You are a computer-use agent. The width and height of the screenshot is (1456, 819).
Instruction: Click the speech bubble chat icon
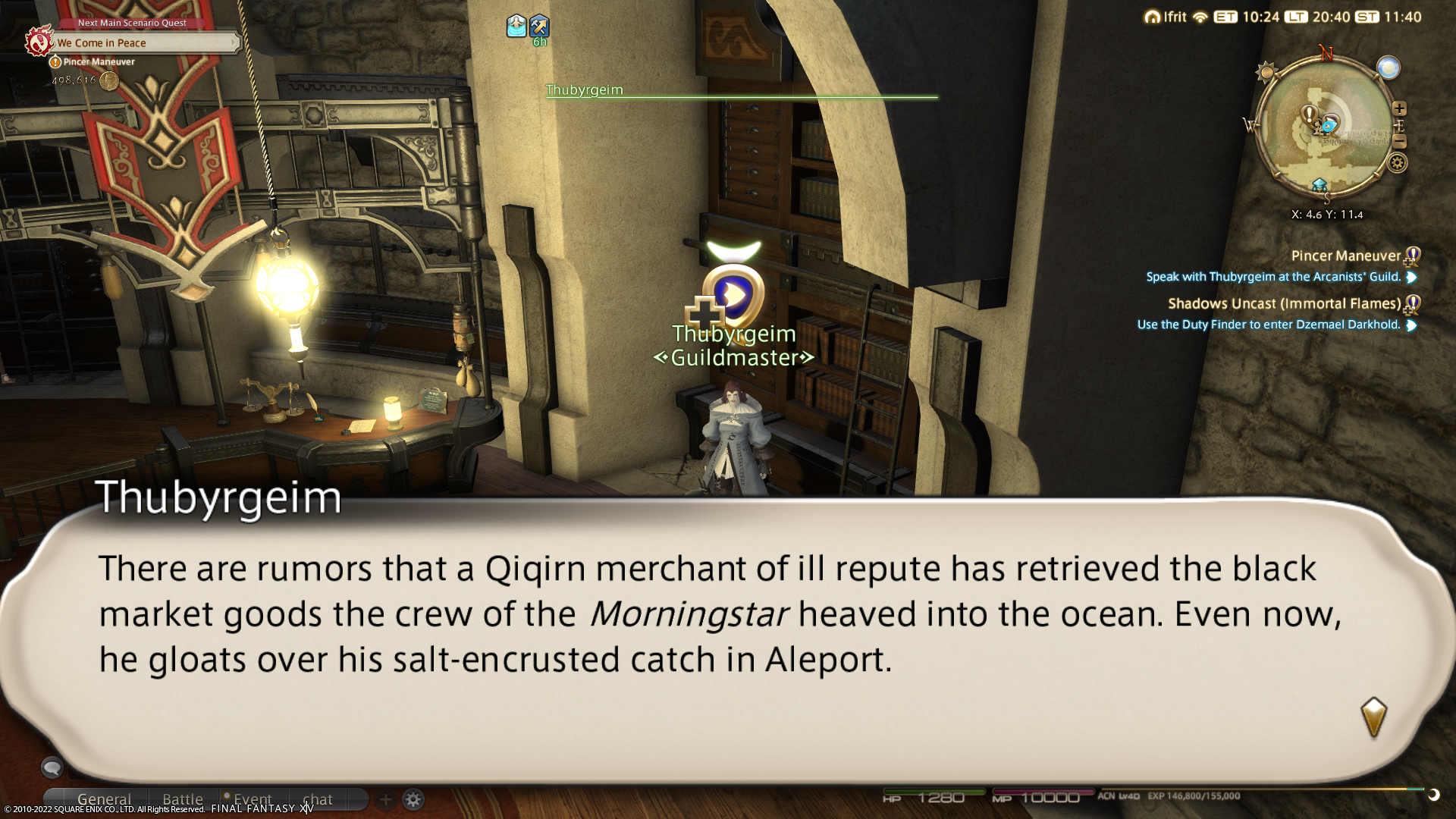pyautogui.click(x=52, y=767)
